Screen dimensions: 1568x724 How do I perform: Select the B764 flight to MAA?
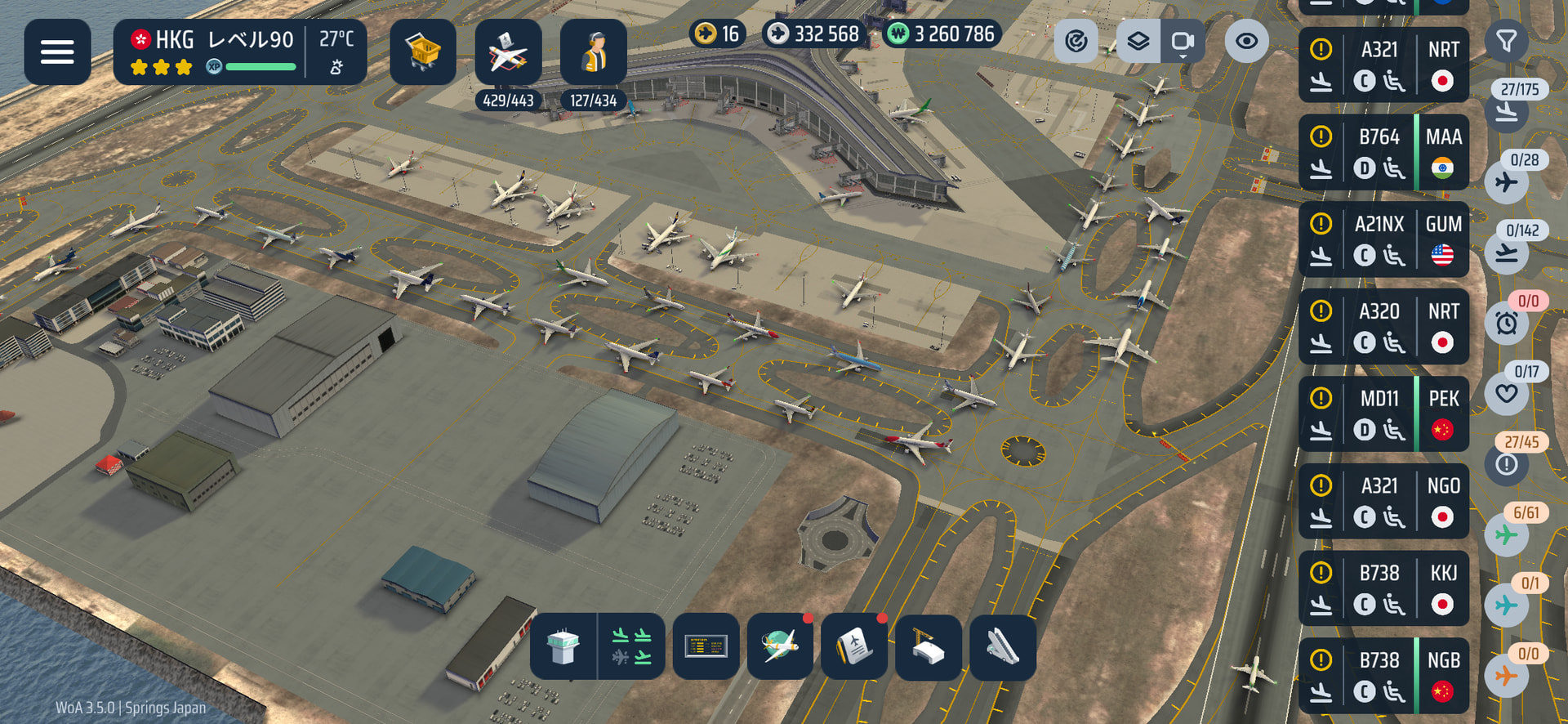coord(1383,153)
